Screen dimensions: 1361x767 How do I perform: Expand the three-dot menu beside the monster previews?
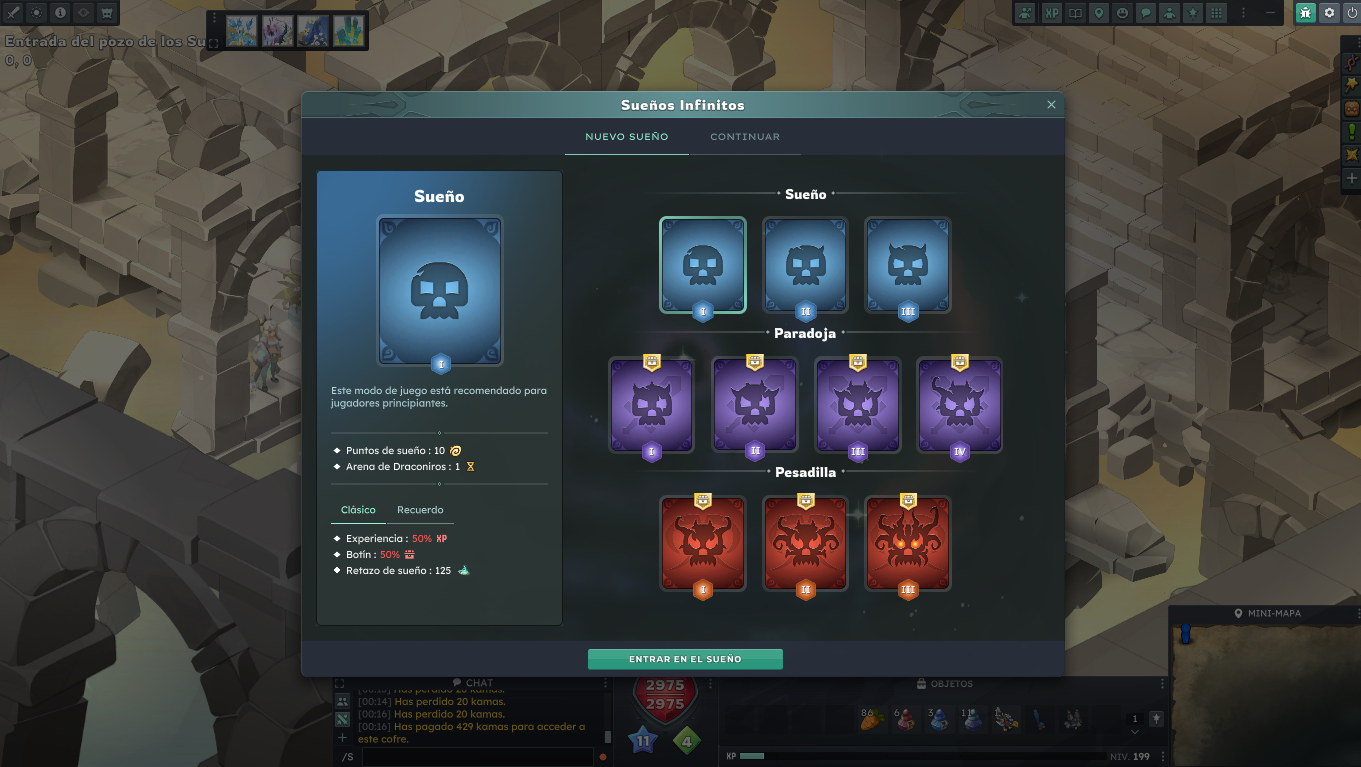(214, 18)
